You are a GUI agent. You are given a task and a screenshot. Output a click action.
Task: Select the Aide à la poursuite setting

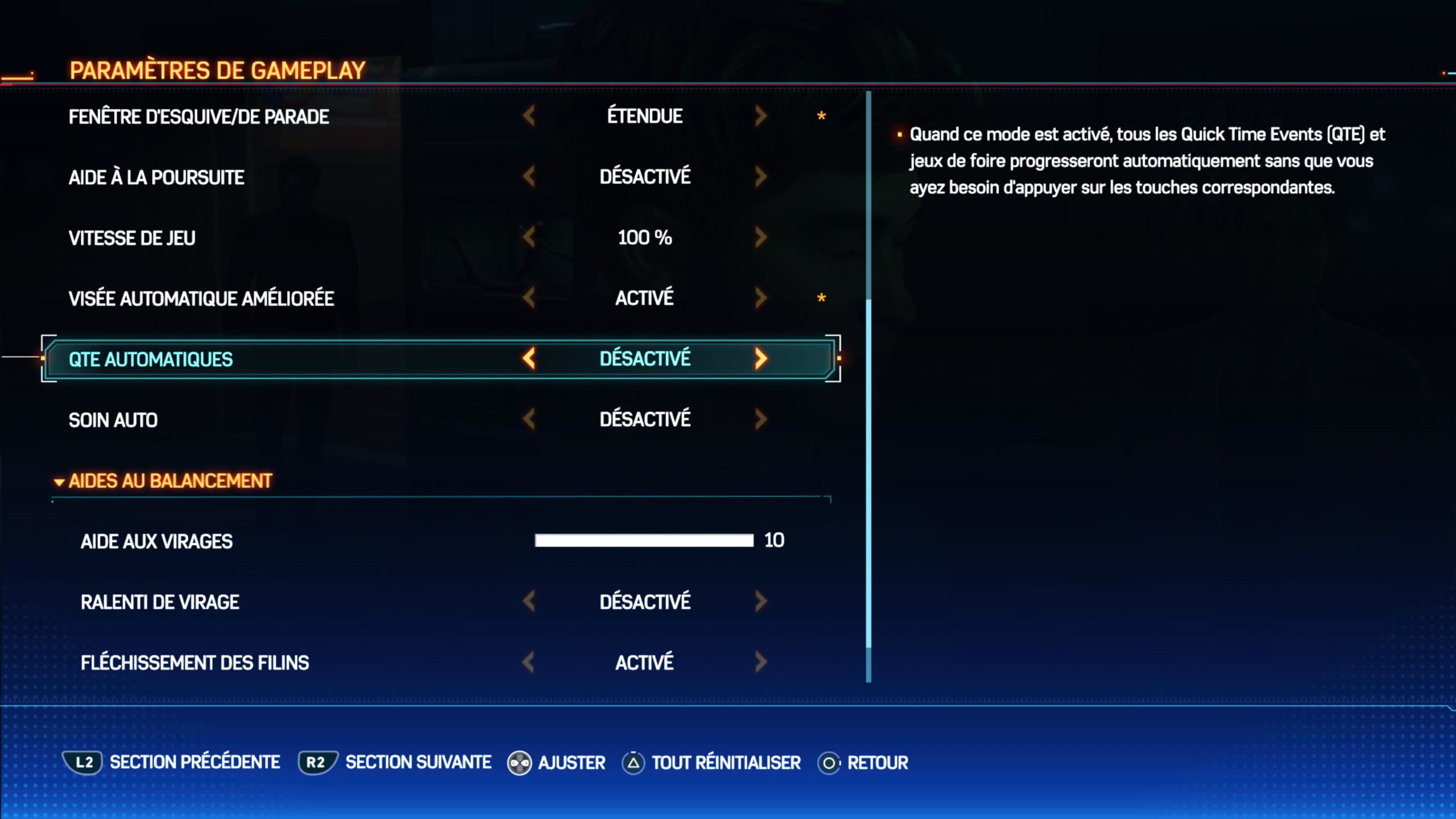156,177
